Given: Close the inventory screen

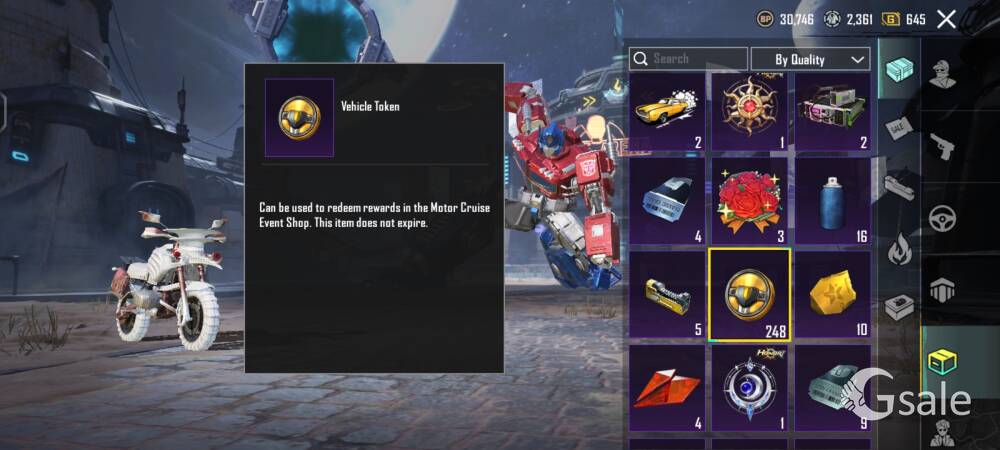Looking at the screenshot, I should point(946,18).
